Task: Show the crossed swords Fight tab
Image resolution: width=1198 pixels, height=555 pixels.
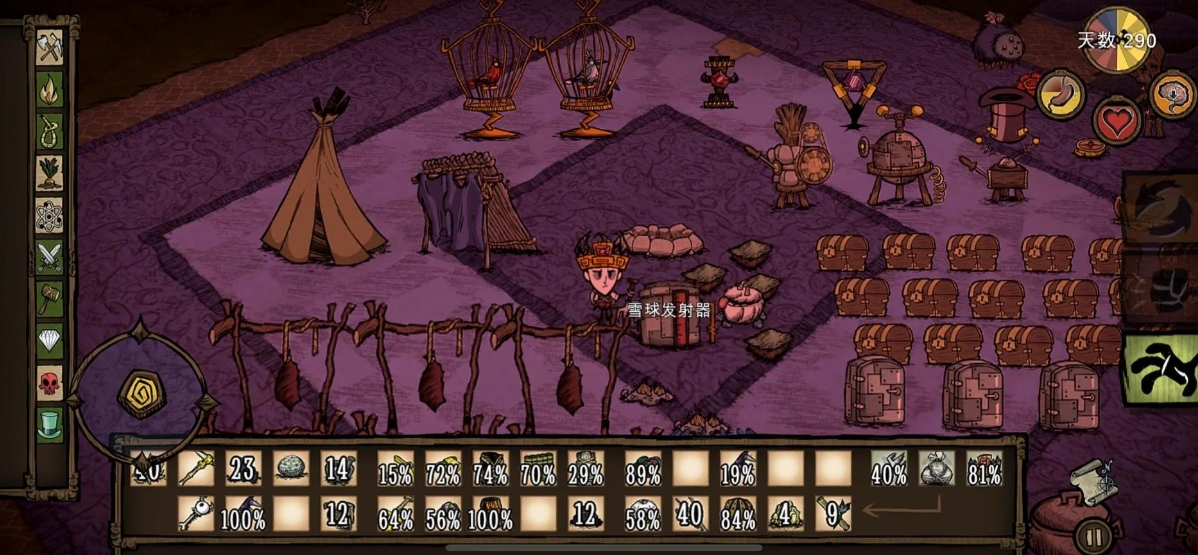Action: [50, 258]
